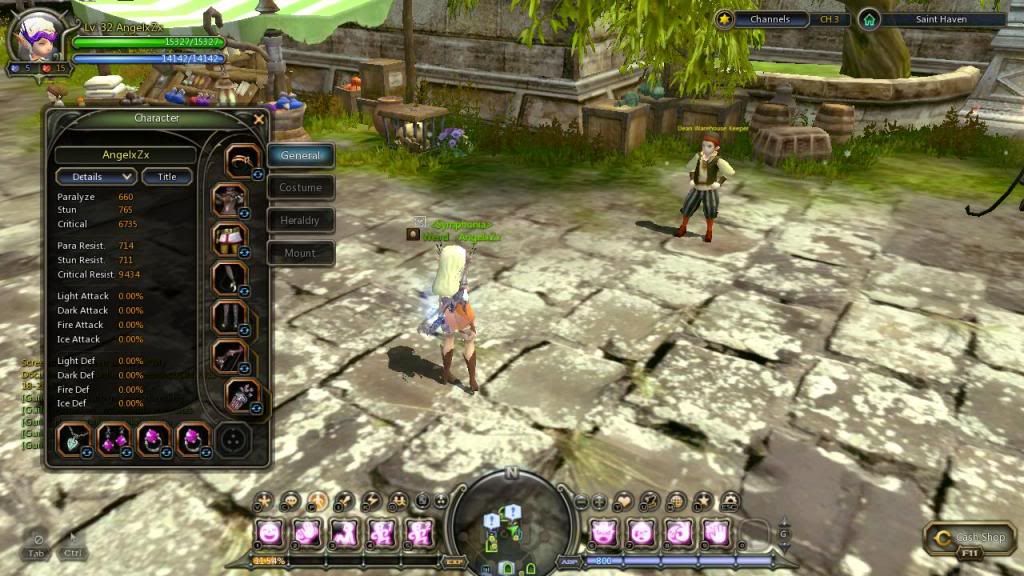Select the quiver equipment slot
The width and height of the screenshot is (1024, 576).
(x=243, y=395)
